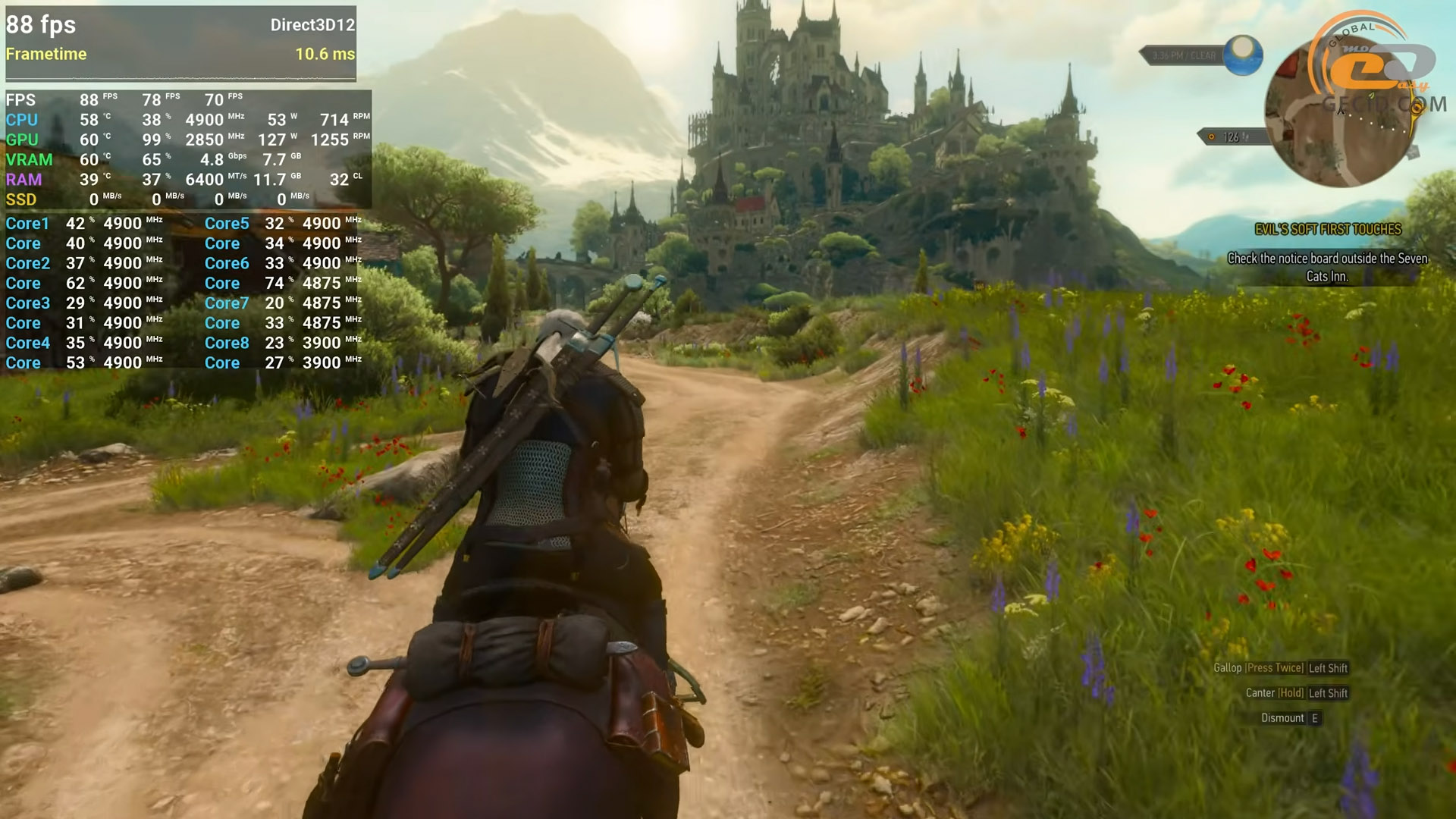Screen dimensions: 1456x819
Task: Click the sun weather icon
Action: 1242,55
